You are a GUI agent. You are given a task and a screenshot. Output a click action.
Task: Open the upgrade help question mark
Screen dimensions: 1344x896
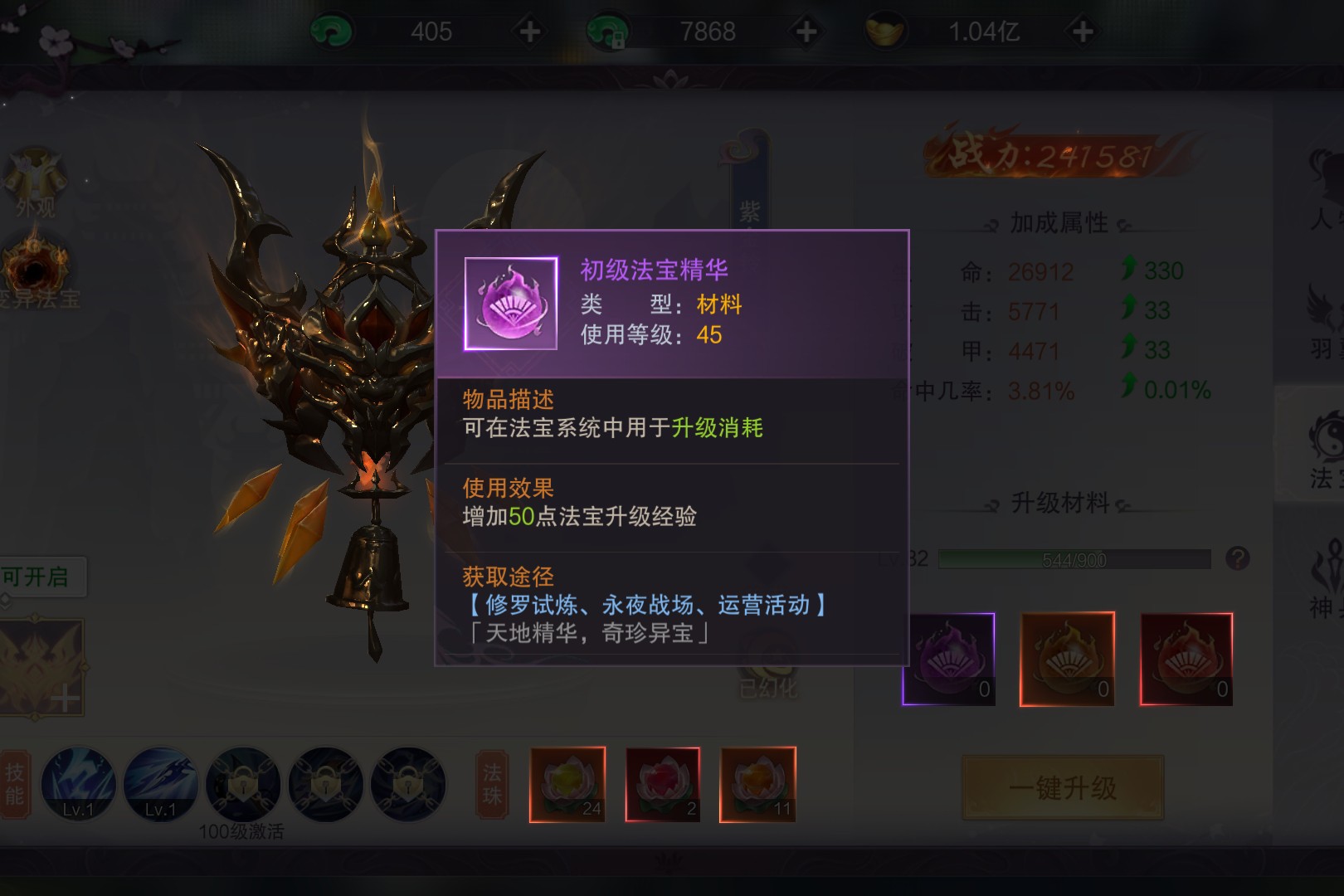tap(1237, 558)
